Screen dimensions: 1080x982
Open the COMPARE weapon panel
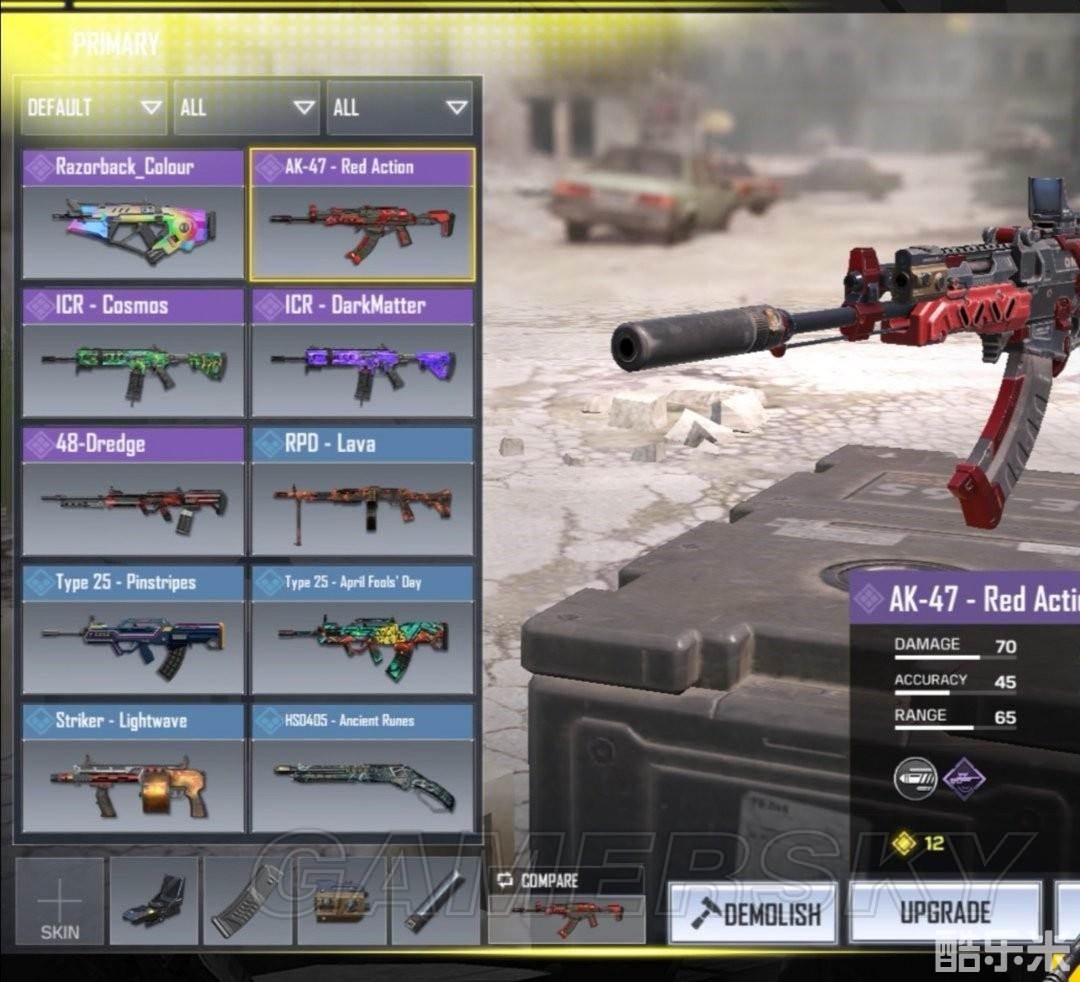pyautogui.click(x=566, y=904)
